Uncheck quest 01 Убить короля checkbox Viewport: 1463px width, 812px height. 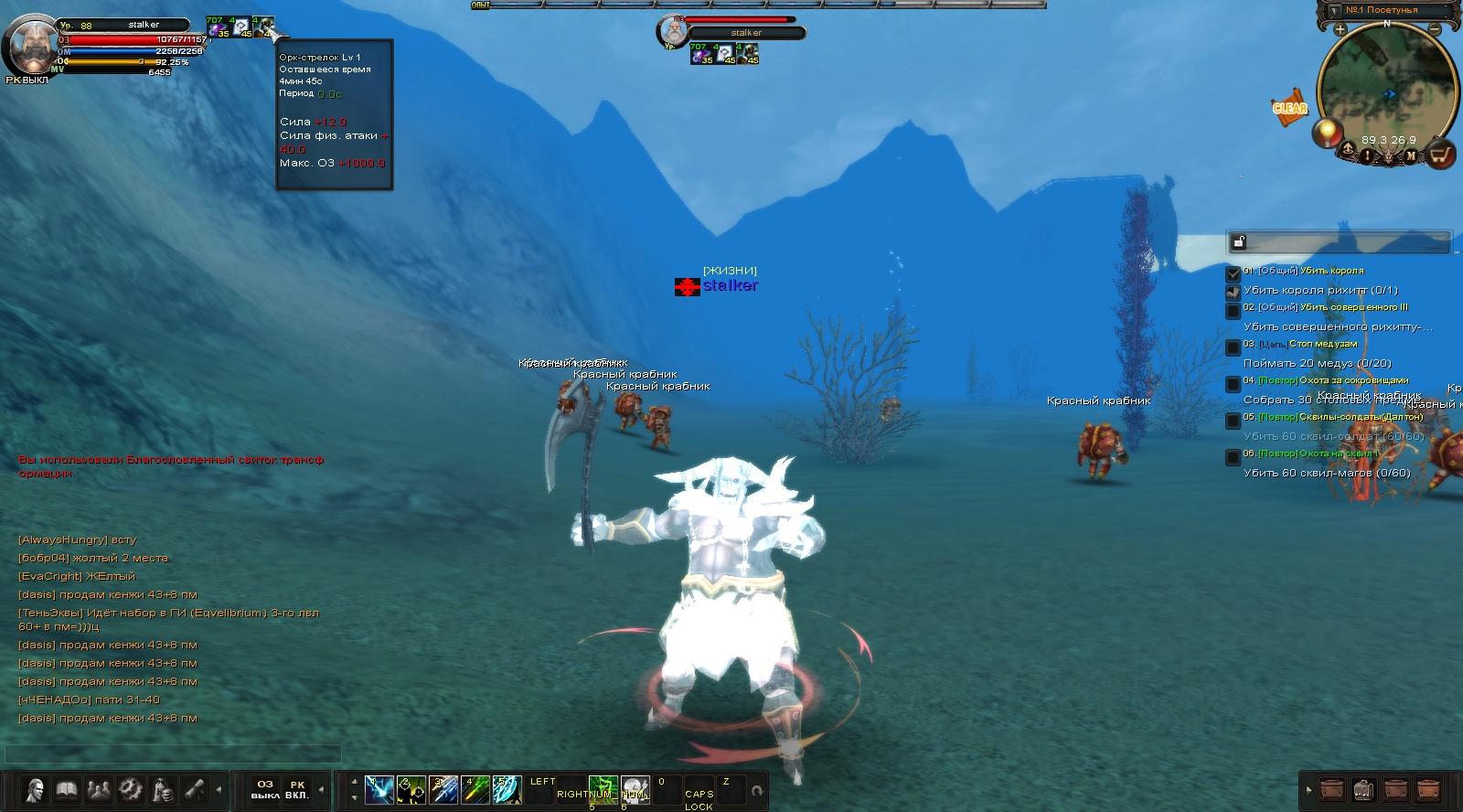[1233, 272]
